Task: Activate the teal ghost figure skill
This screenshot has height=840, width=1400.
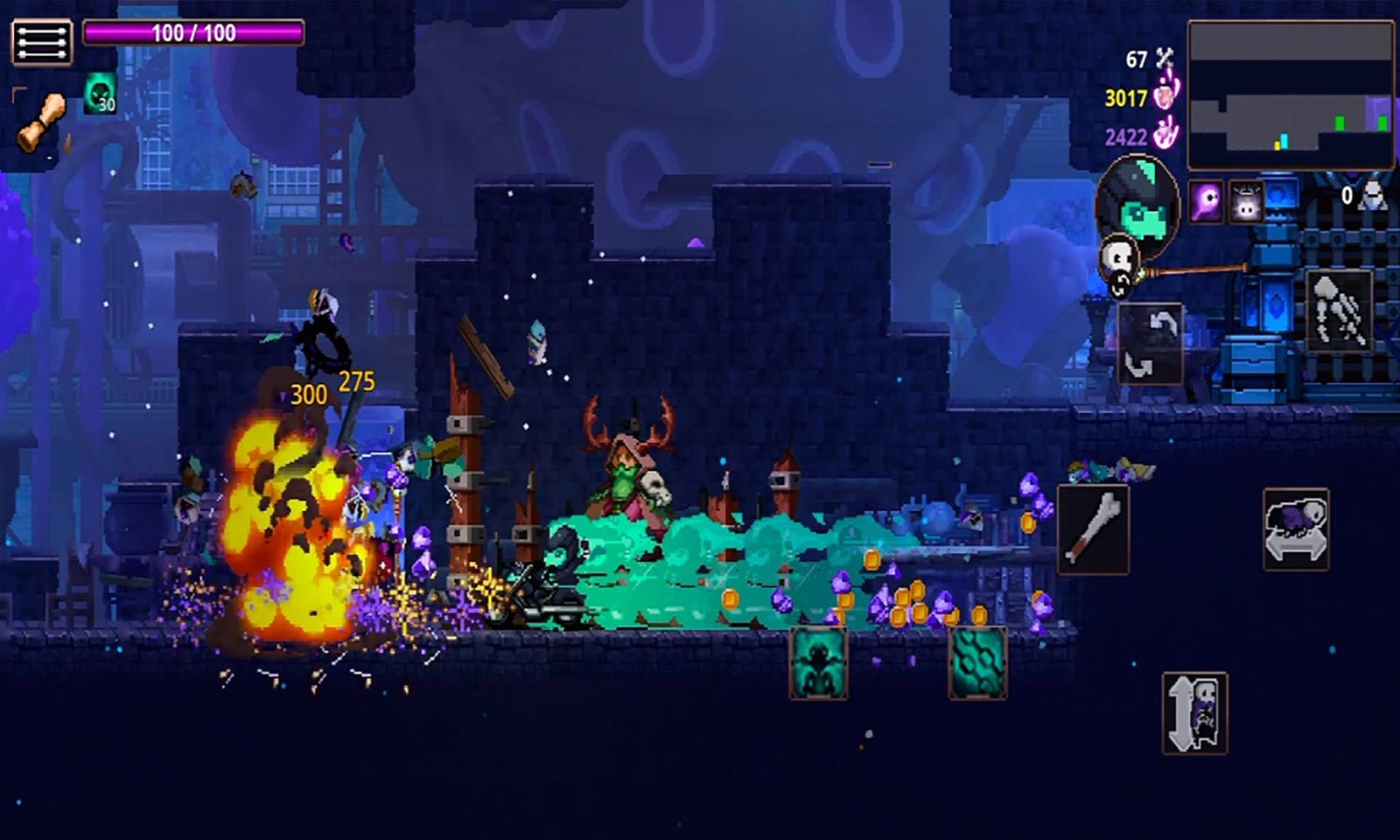Action: [x=818, y=662]
